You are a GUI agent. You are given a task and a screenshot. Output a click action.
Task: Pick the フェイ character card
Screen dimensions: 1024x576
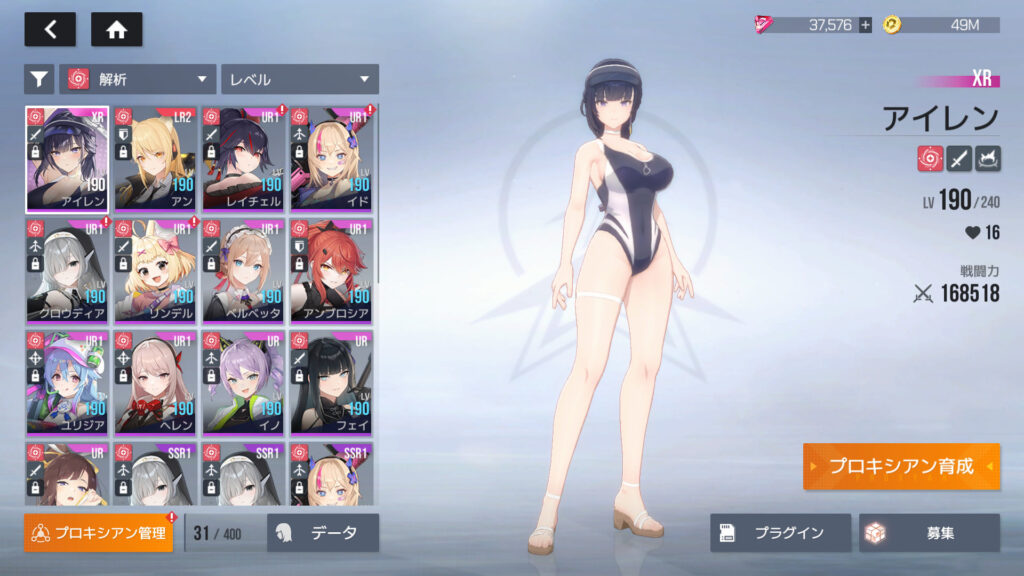[331, 382]
